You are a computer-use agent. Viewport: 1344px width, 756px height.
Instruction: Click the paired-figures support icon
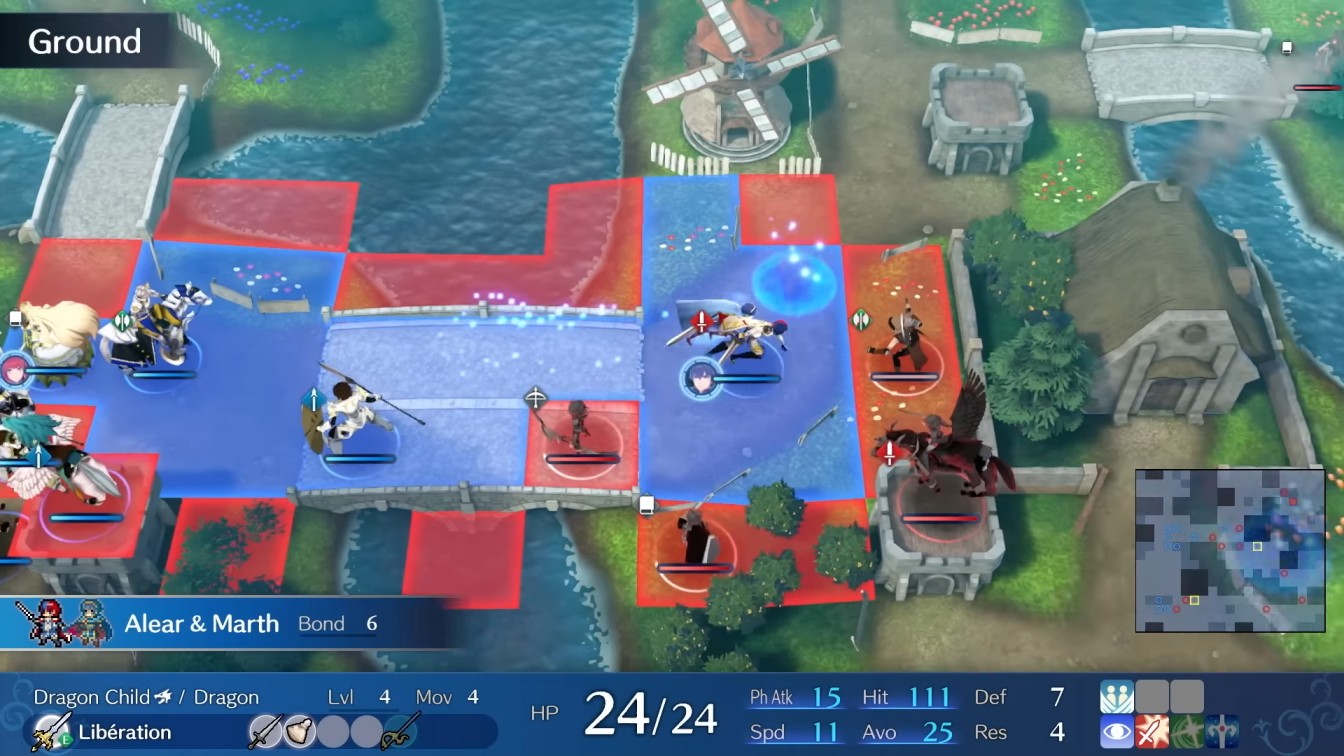pyautogui.click(x=1117, y=695)
